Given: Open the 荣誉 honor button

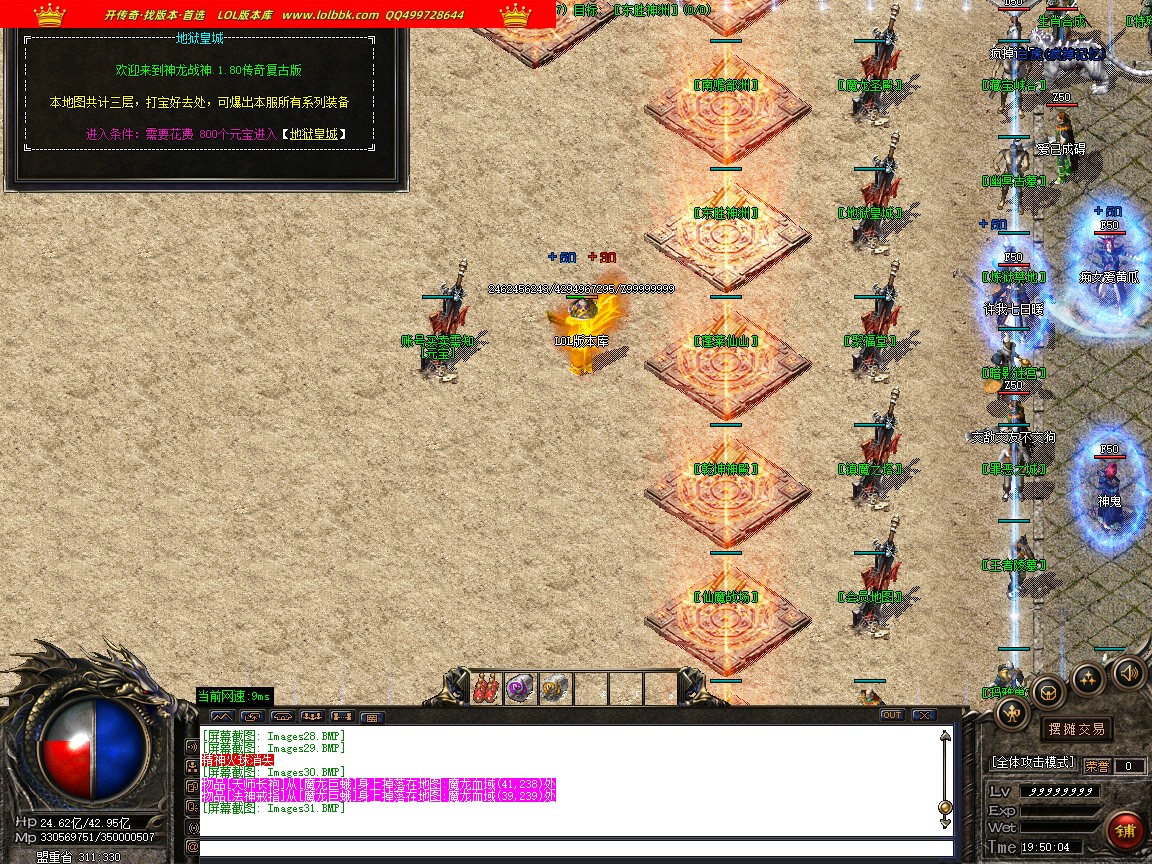Looking at the screenshot, I should pos(1097,766).
